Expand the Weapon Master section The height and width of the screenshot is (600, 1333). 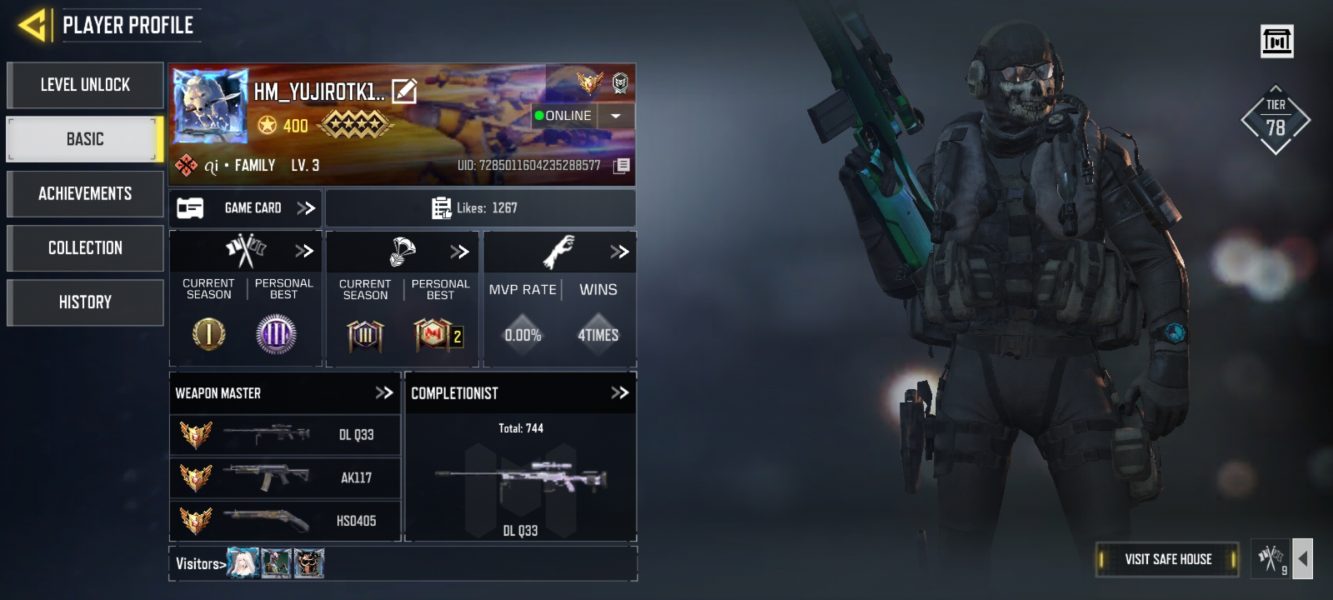click(384, 393)
